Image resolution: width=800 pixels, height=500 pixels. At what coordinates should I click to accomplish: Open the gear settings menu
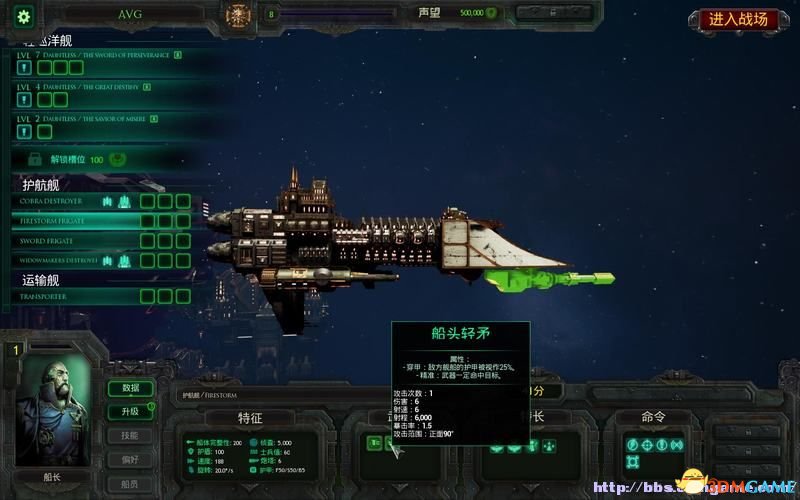[x=23, y=16]
